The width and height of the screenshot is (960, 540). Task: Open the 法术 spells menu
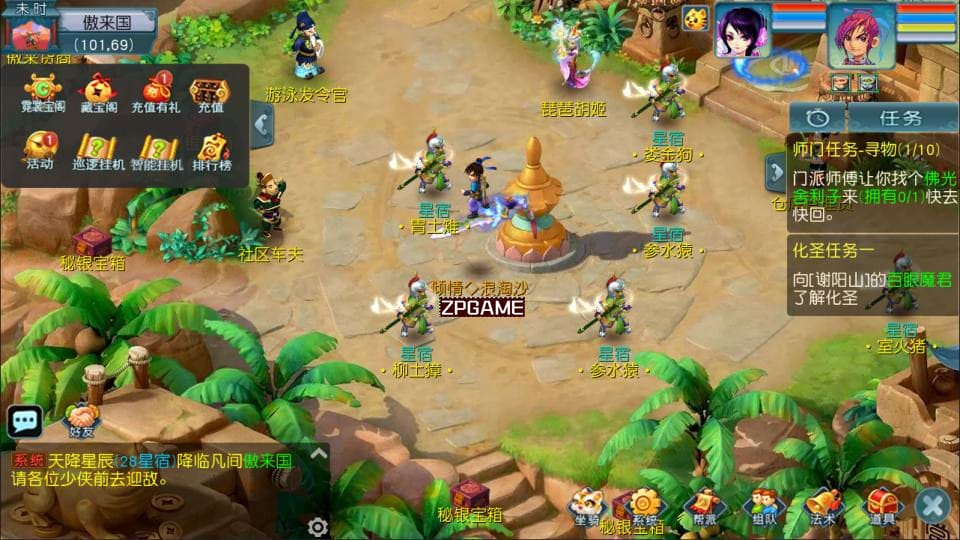[x=823, y=505]
